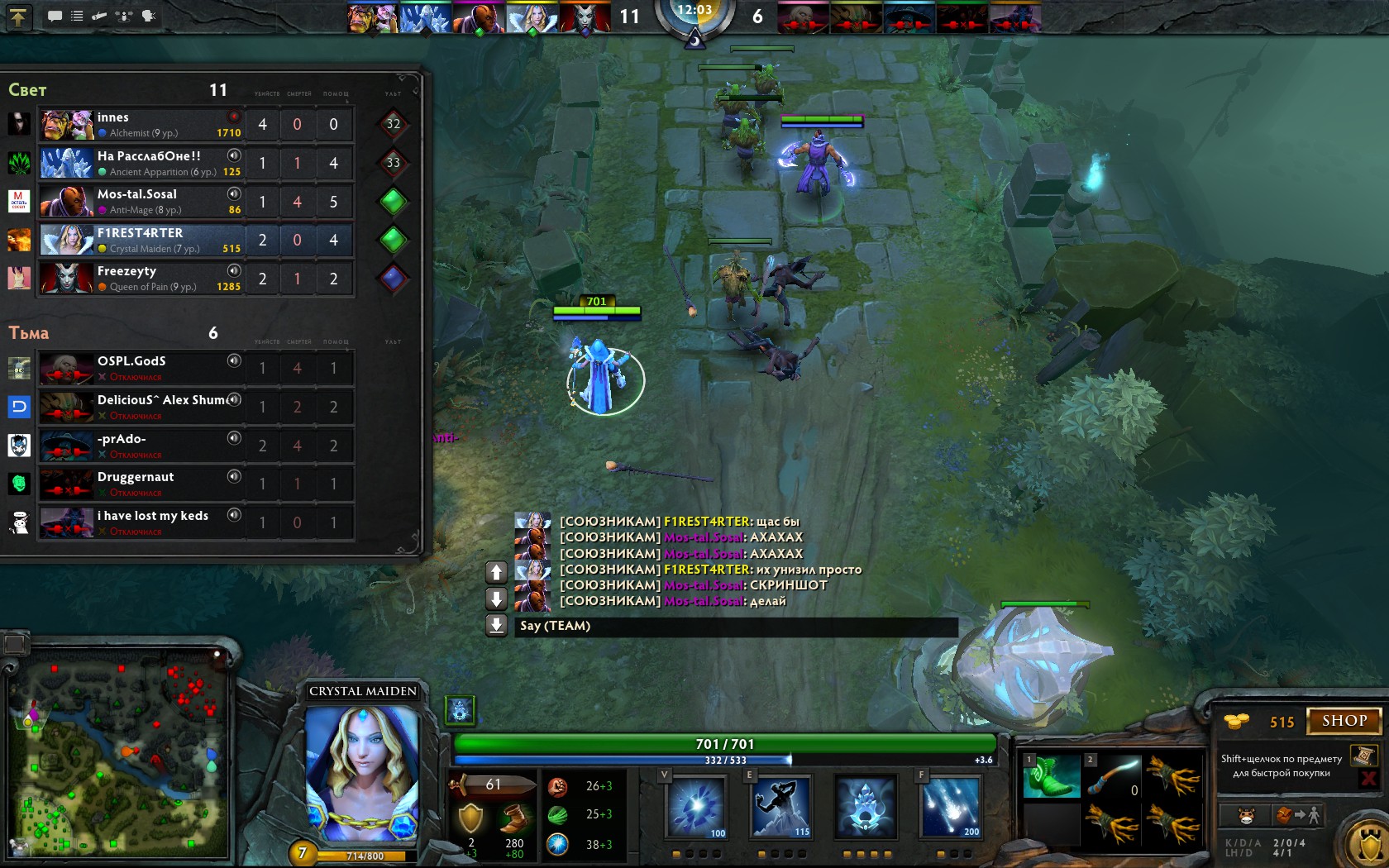Toggle voice mute for Mos-tal.Sosal
Viewport: 1389px width, 868px height.
pyautogui.click(x=234, y=193)
